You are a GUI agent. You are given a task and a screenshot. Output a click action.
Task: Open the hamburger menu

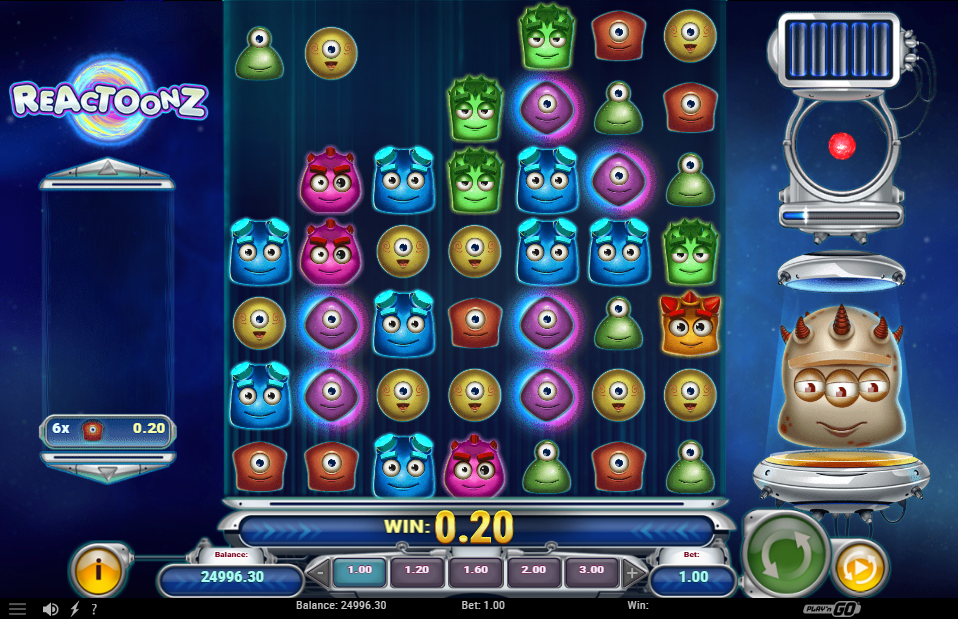(x=18, y=608)
